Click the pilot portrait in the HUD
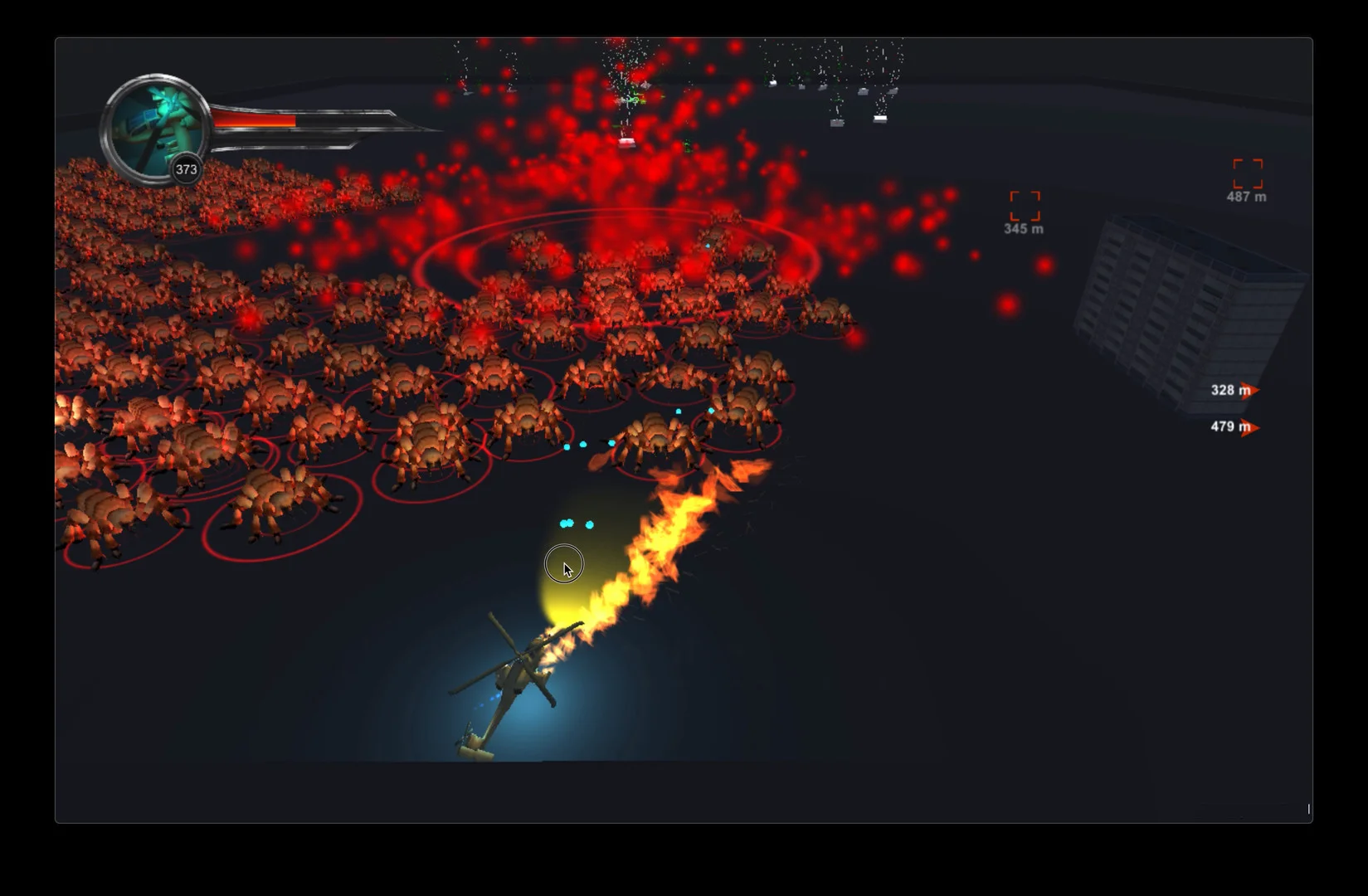 [x=158, y=124]
